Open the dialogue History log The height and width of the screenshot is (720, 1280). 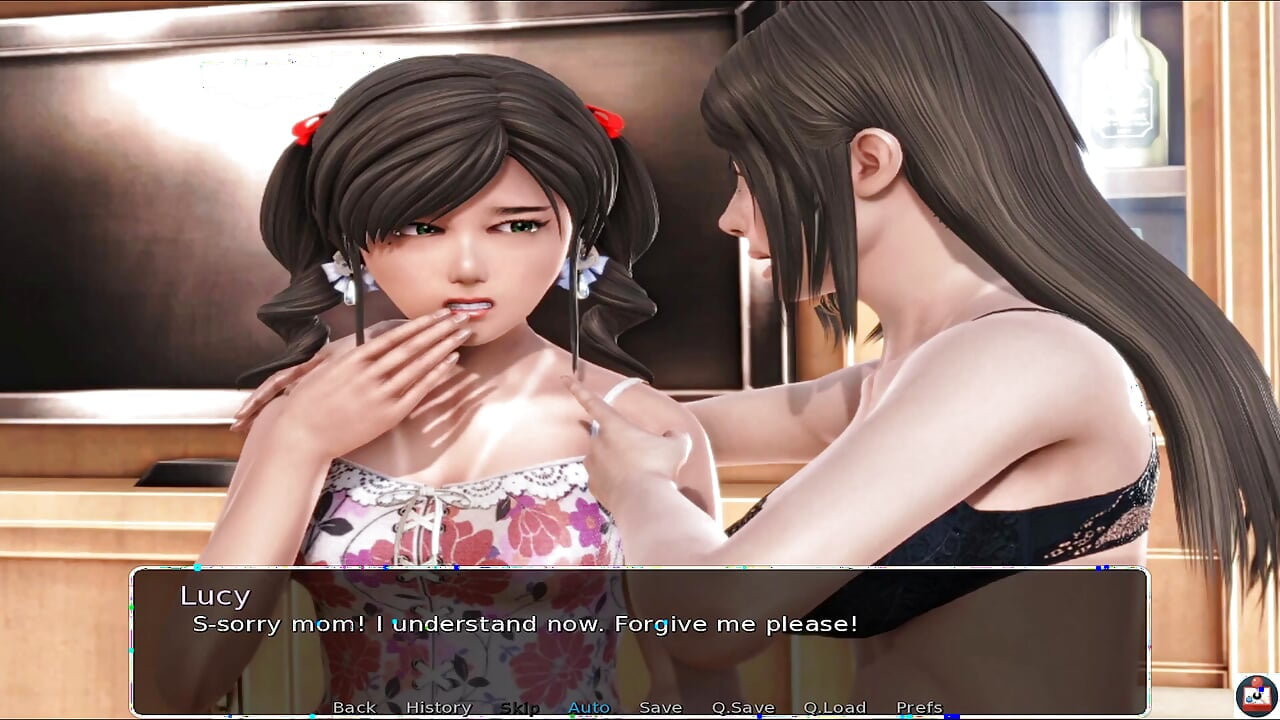point(438,707)
